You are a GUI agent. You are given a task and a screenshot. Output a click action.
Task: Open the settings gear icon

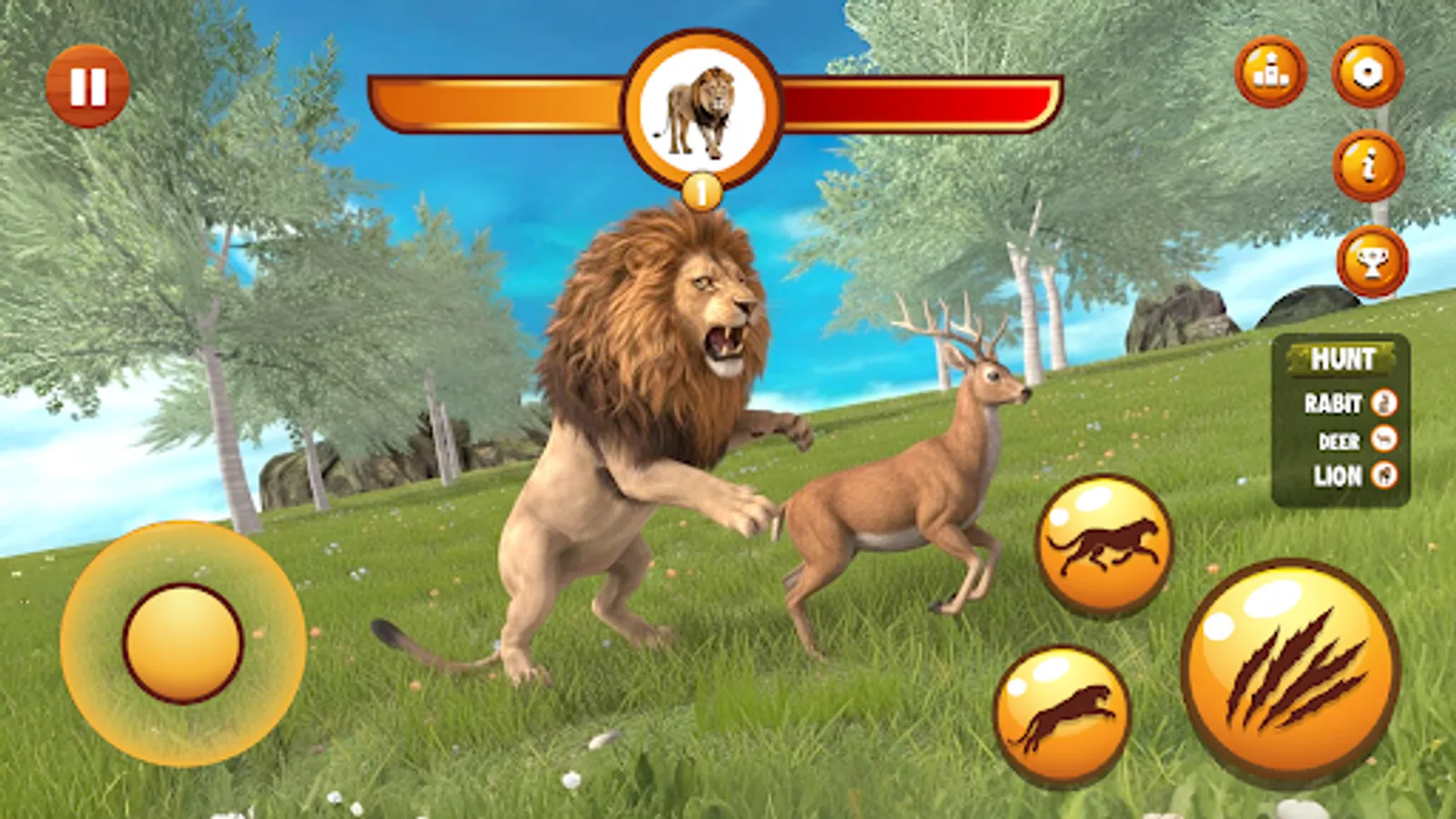1368,73
